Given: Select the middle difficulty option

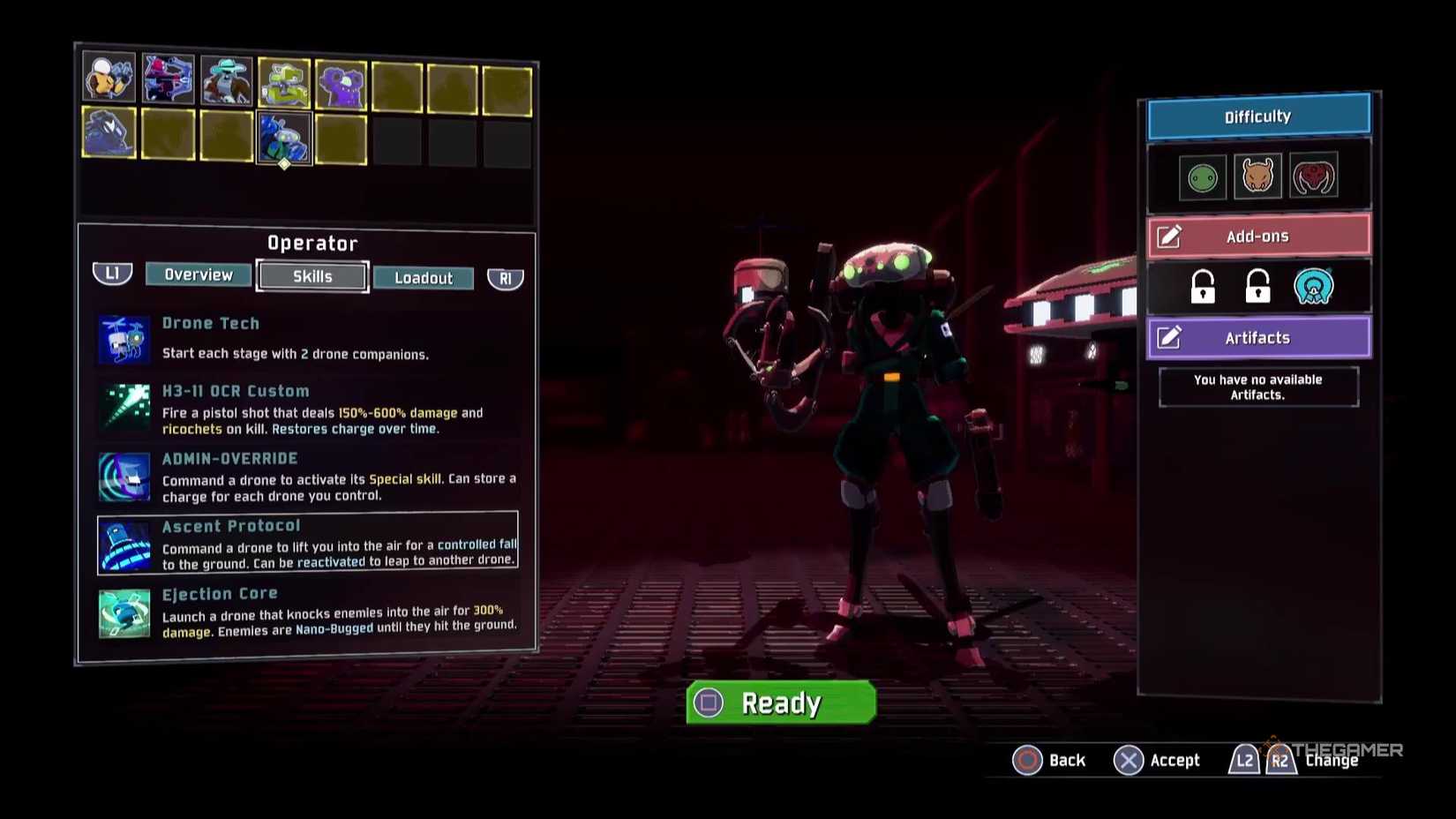Looking at the screenshot, I should (x=1257, y=175).
